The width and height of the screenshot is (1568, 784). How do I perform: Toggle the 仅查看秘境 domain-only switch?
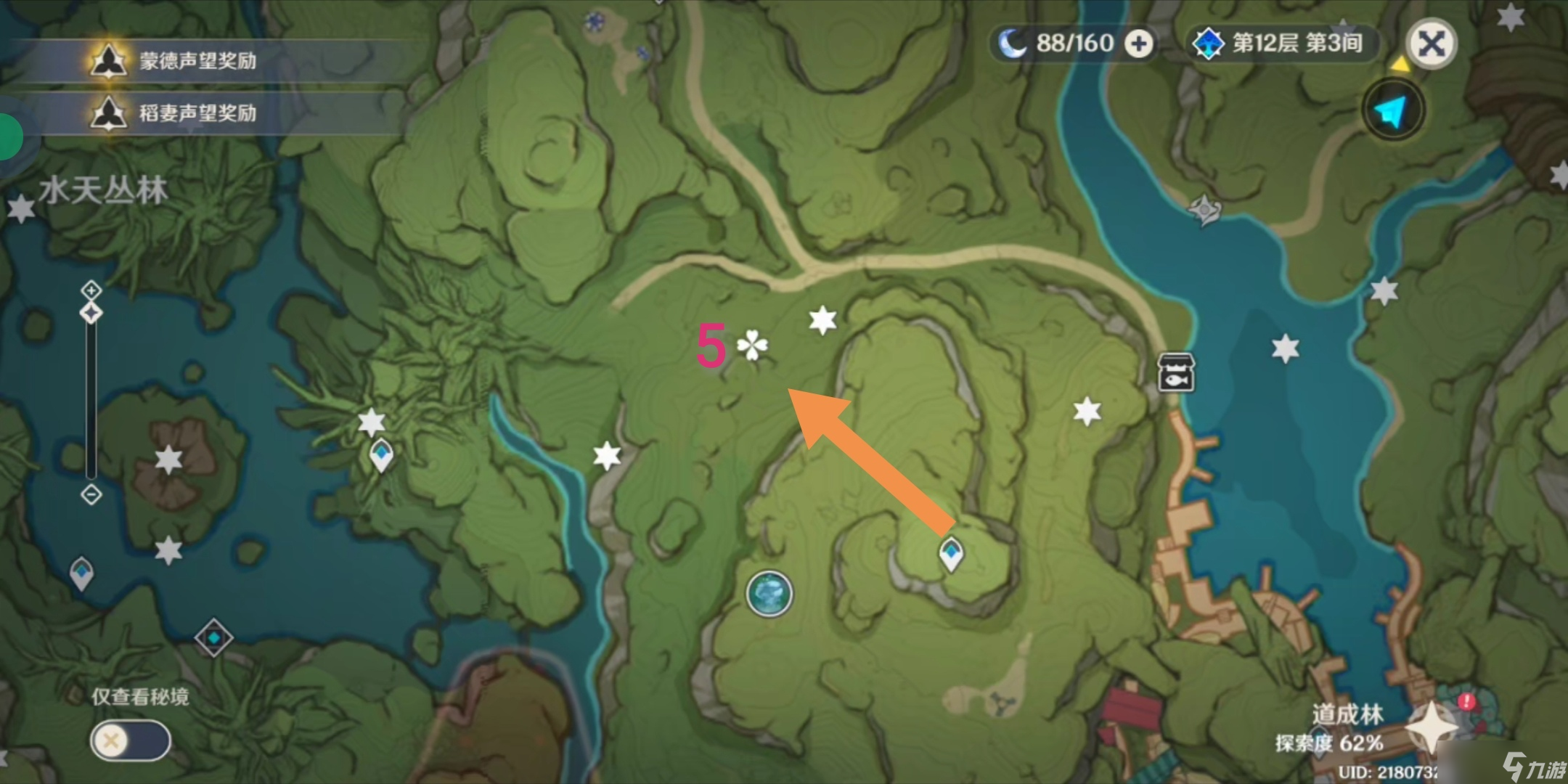(131, 741)
